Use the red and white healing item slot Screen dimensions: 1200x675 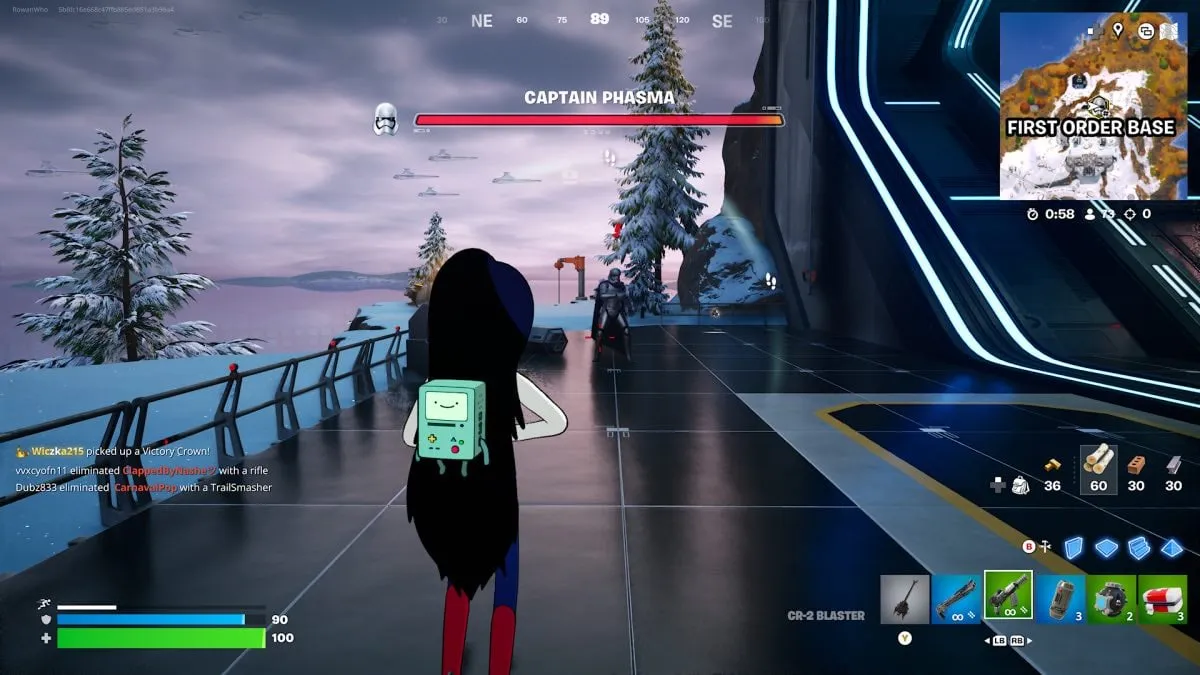tap(1162, 598)
